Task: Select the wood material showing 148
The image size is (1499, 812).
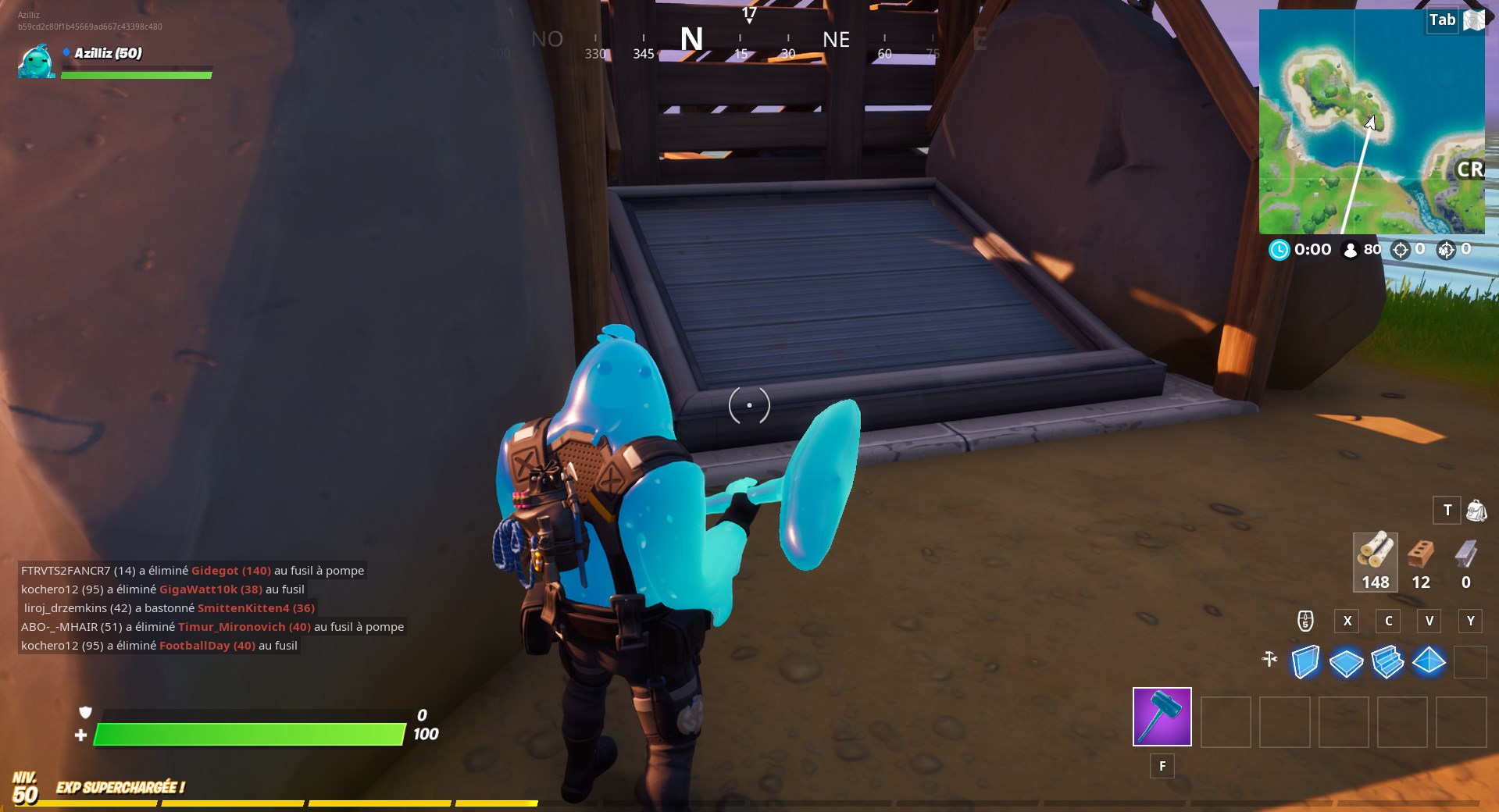Action: [1376, 561]
